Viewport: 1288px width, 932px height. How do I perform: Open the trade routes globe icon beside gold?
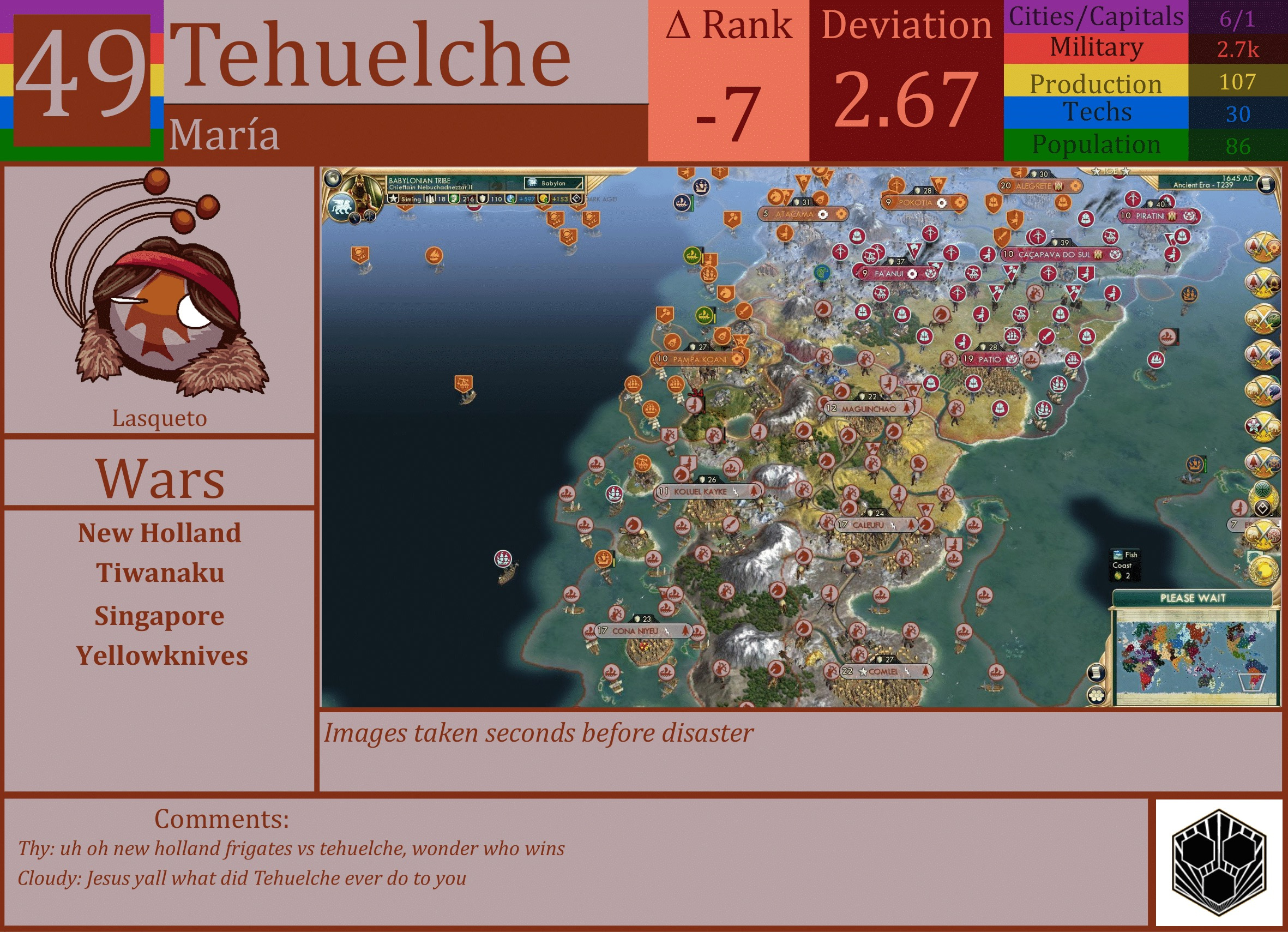coord(510,200)
